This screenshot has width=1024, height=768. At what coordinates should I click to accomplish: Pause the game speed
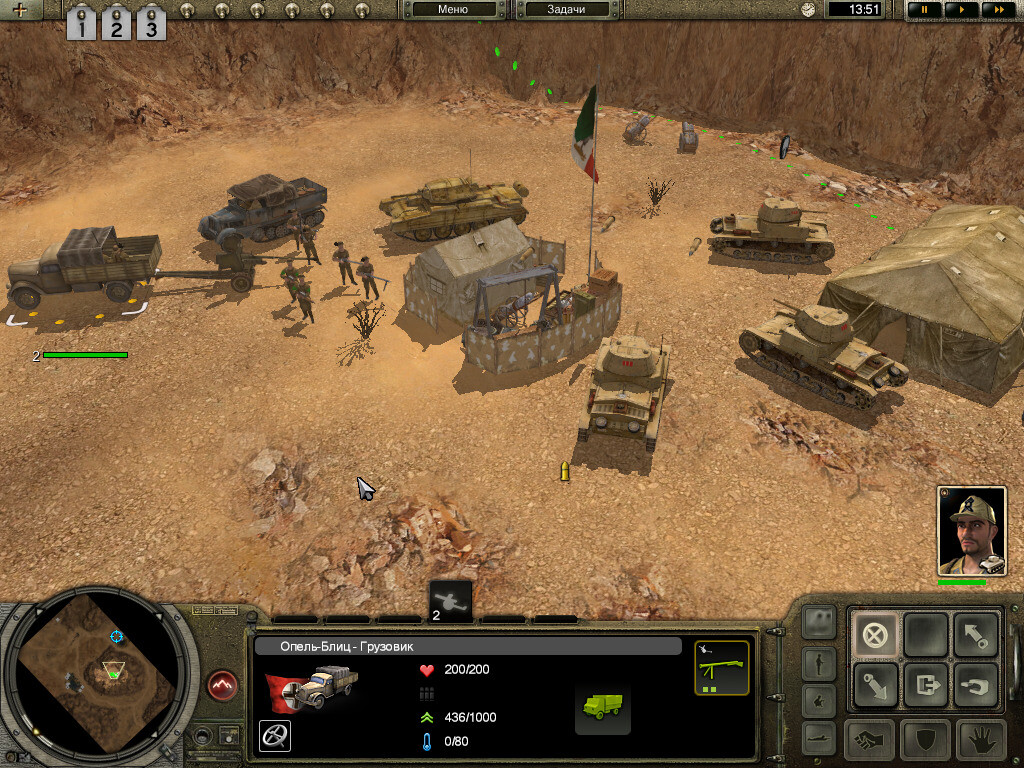923,10
